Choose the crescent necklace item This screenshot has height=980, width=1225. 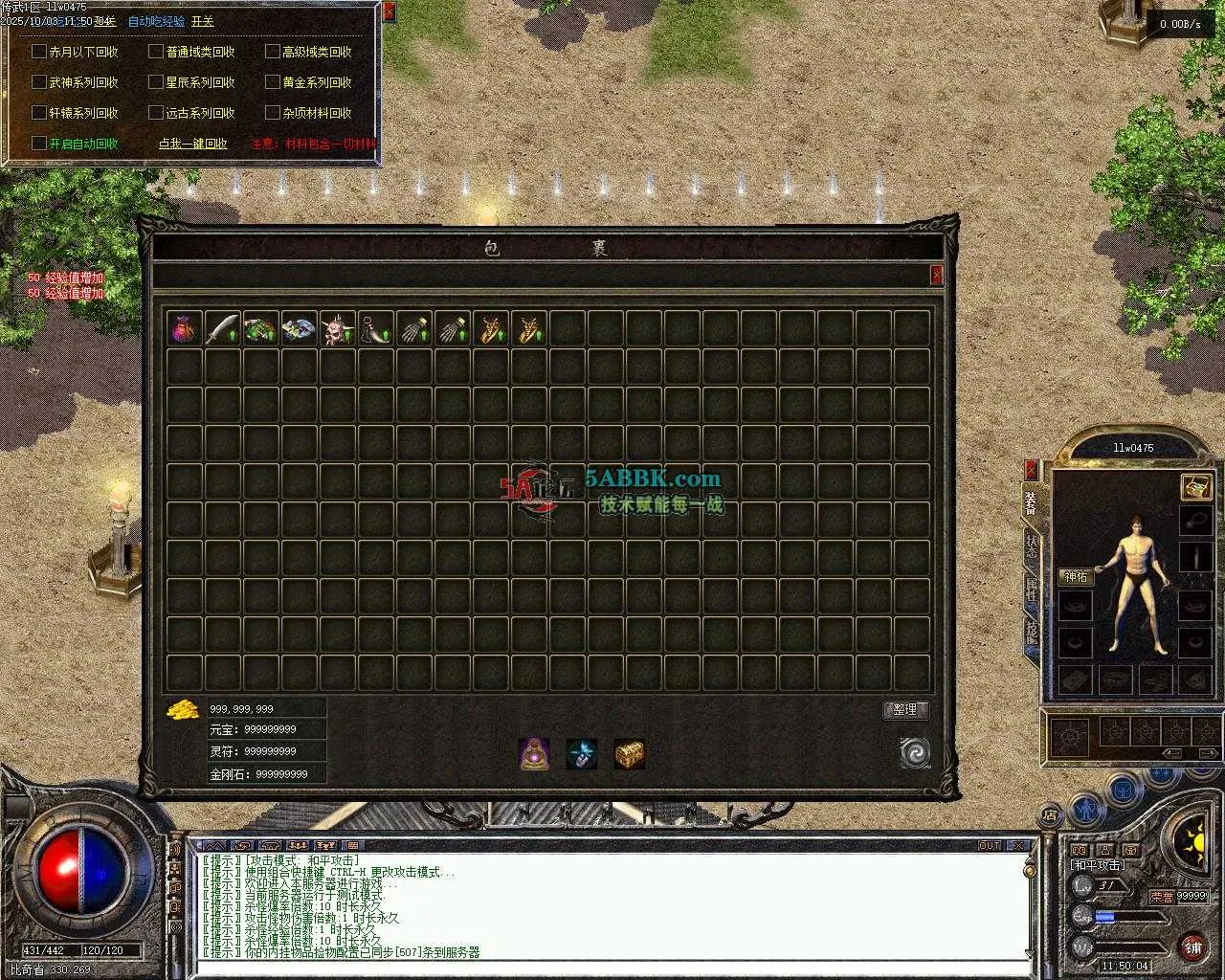375,328
